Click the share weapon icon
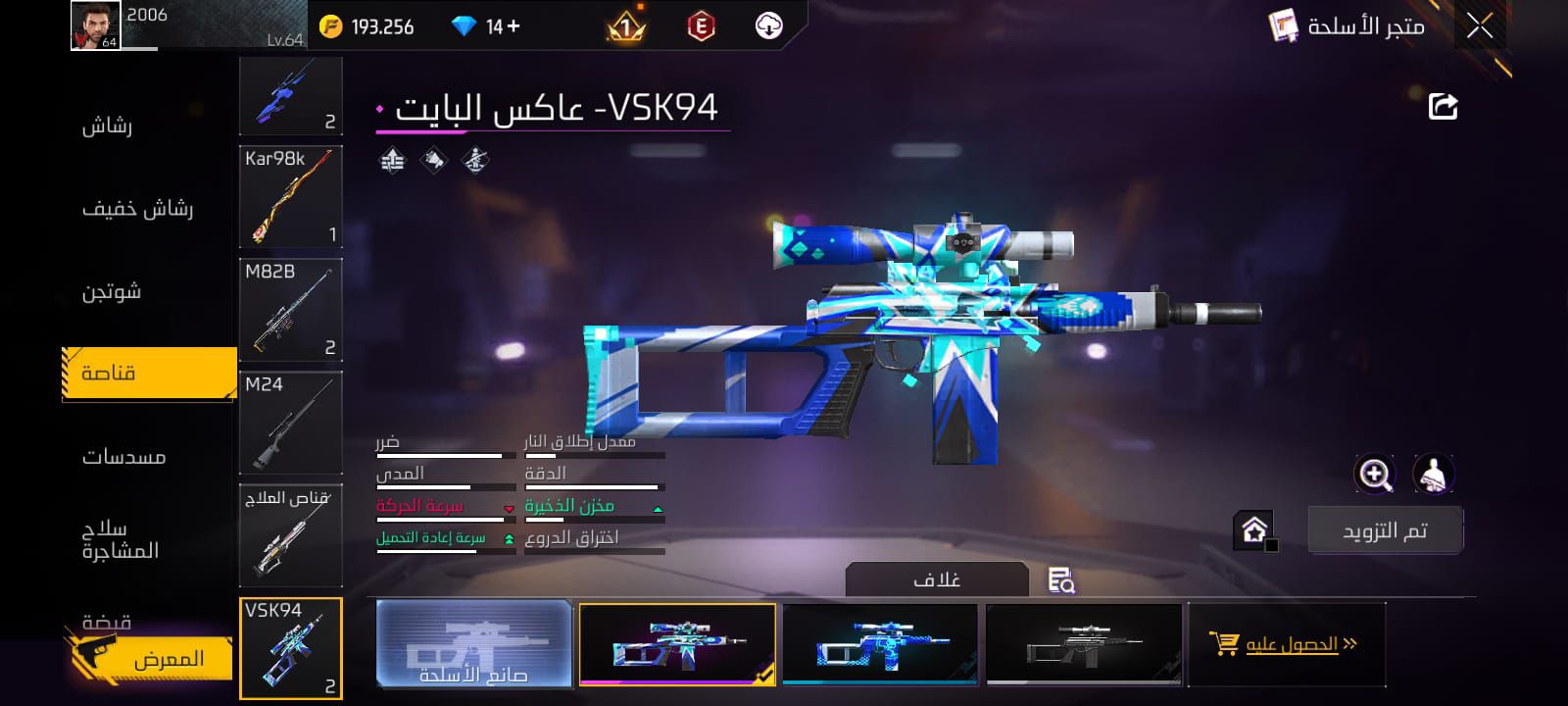Screen dimensions: 1568x706 (1441, 108)
